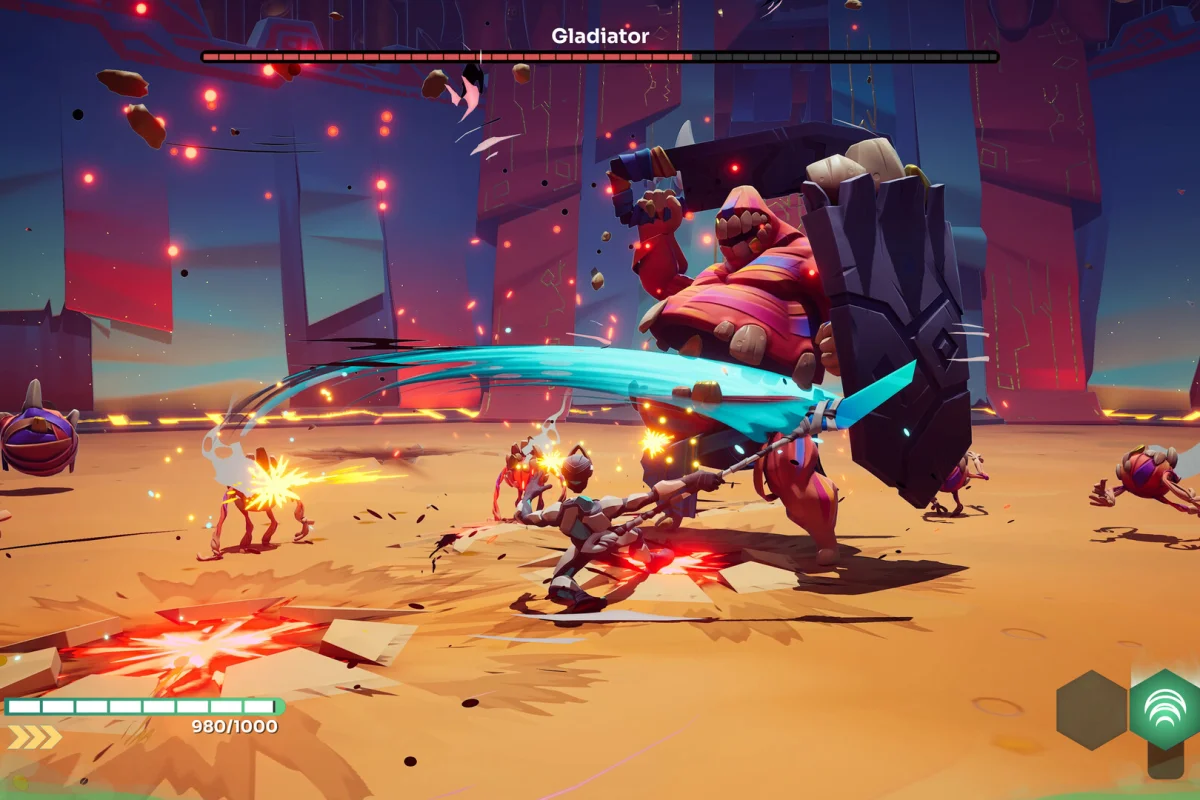This screenshot has width=1200, height=800.
Task: Activate the green arc wave ability hexagon
Action: [x=1165, y=709]
